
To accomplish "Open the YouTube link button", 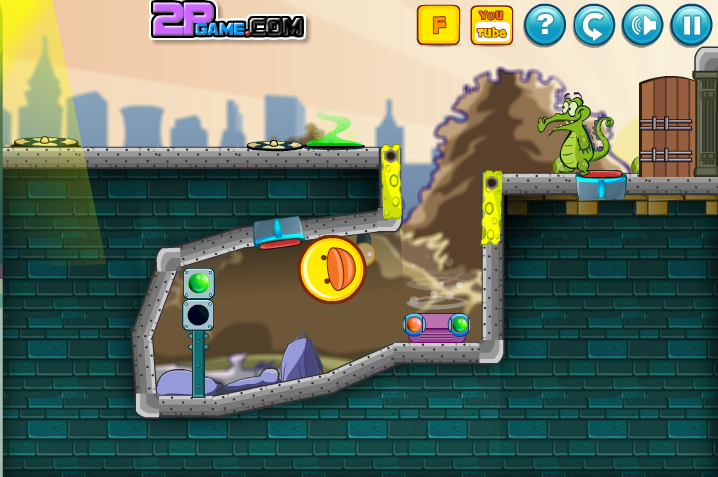I will point(491,25).
